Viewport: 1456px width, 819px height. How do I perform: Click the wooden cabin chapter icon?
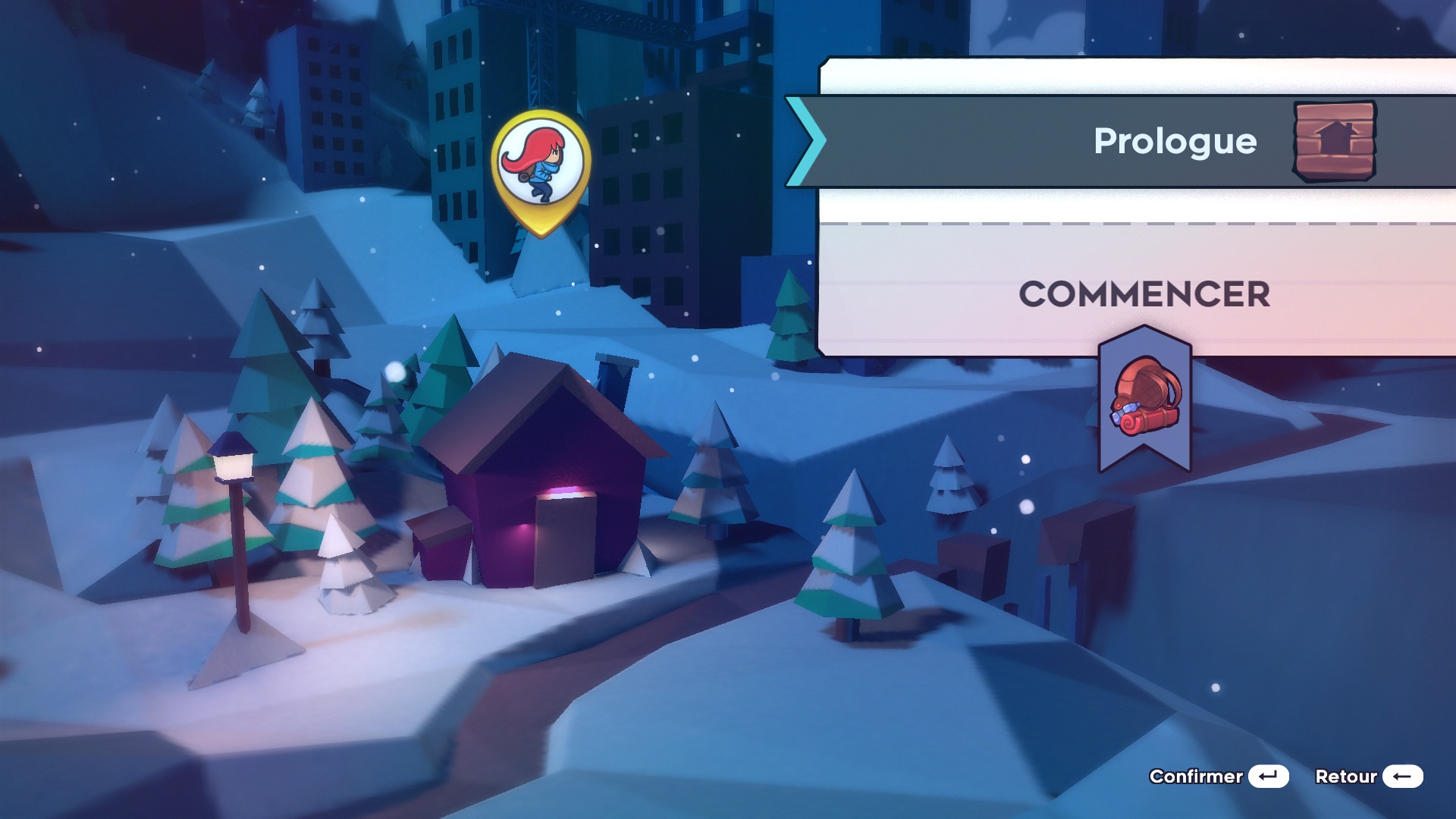[x=1335, y=141]
